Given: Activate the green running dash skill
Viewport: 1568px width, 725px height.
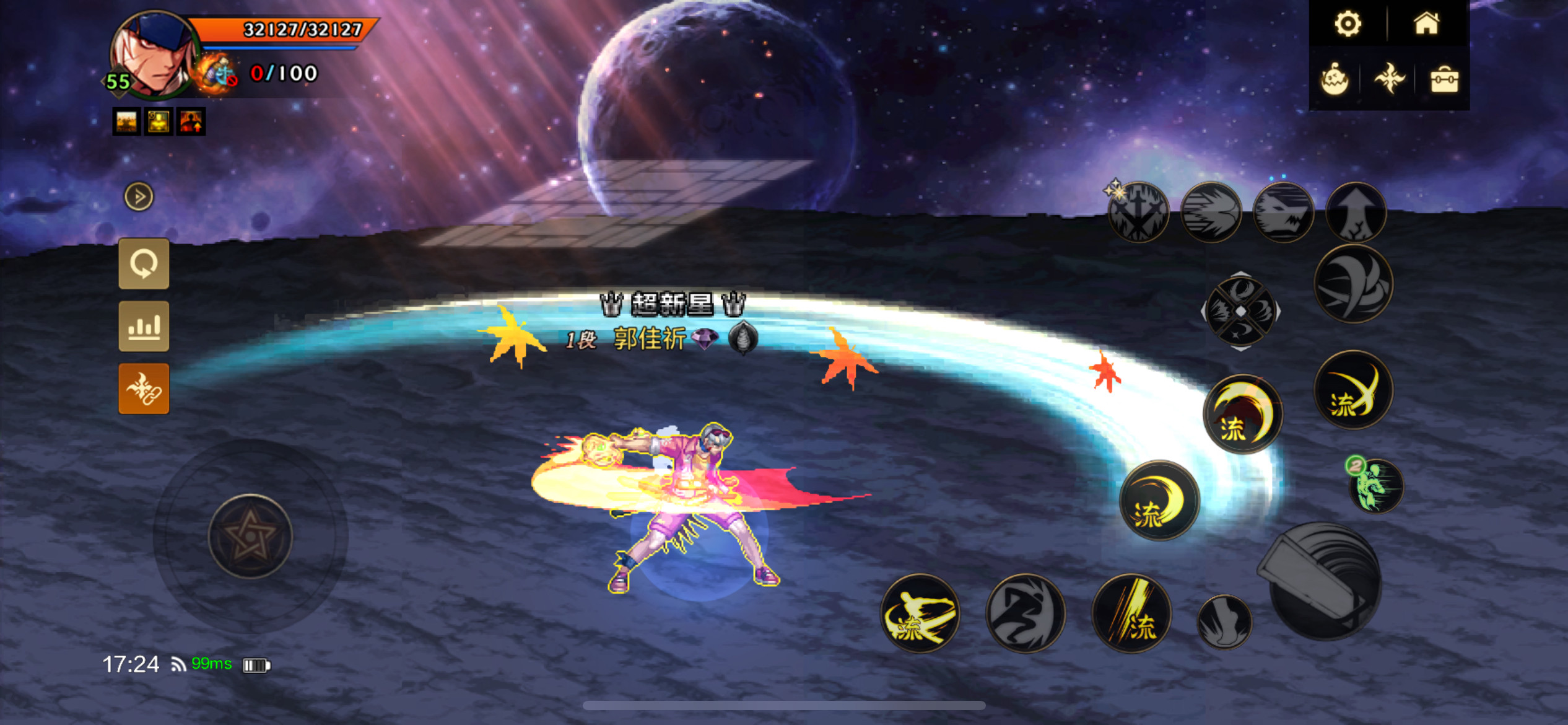Looking at the screenshot, I should pos(1376,486).
